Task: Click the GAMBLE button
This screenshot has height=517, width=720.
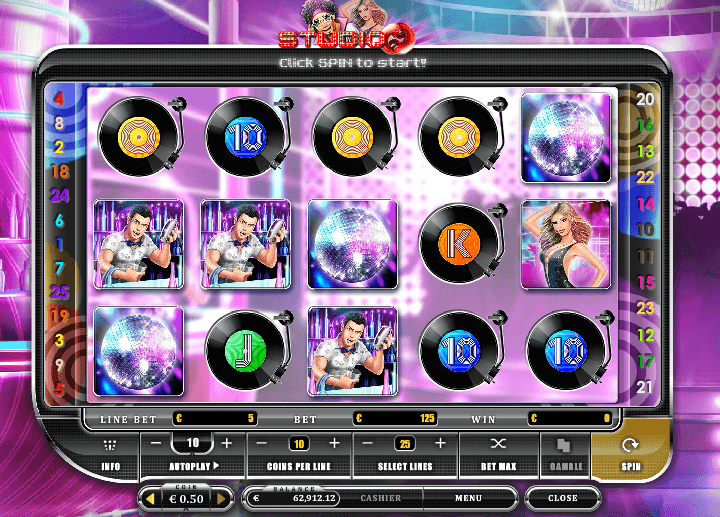Action: [x=565, y=455]
